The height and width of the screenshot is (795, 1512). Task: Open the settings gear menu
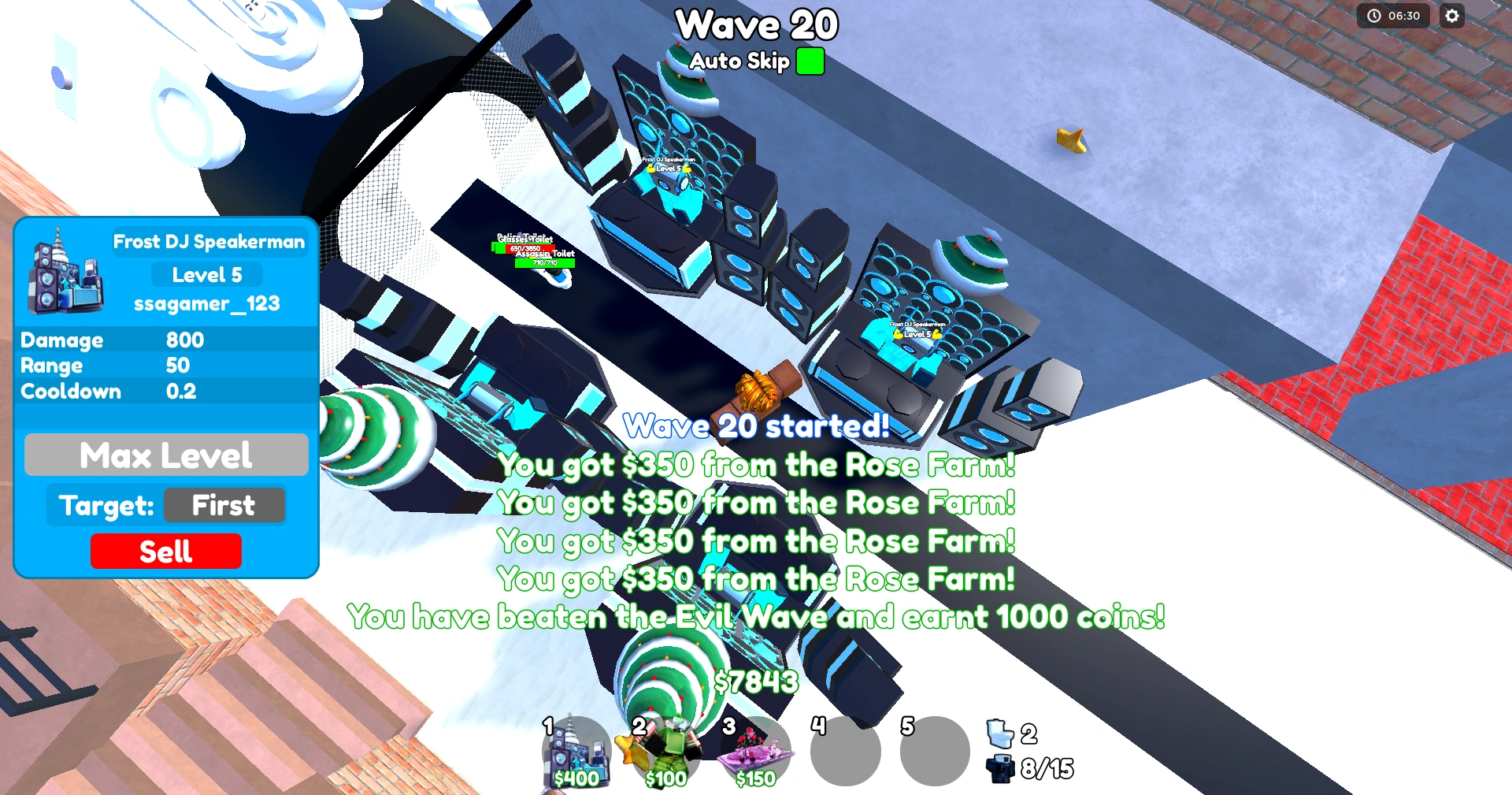(x=1453, y=16)
